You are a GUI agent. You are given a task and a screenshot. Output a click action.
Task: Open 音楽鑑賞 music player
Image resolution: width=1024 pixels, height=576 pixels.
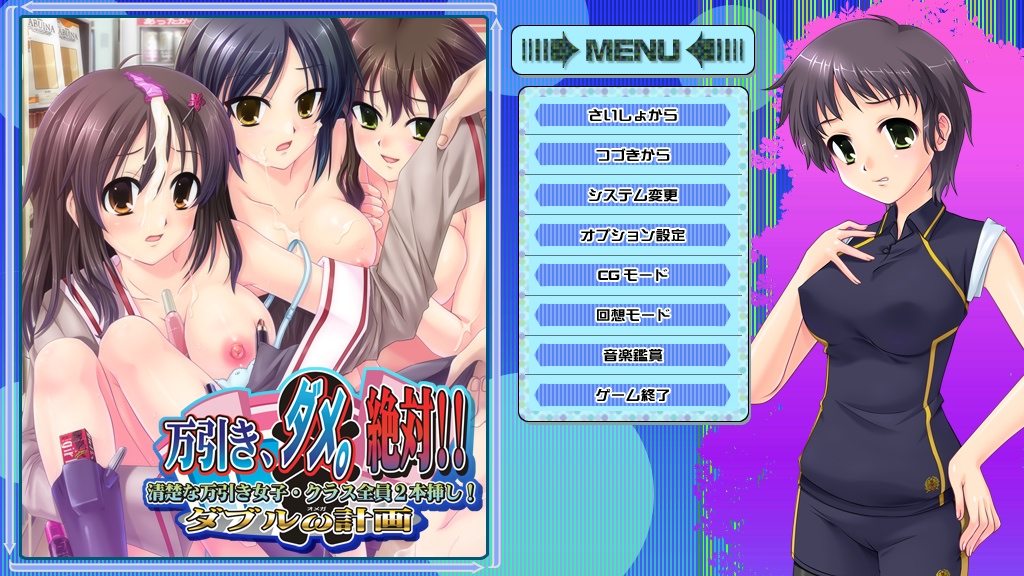[632, 355]
